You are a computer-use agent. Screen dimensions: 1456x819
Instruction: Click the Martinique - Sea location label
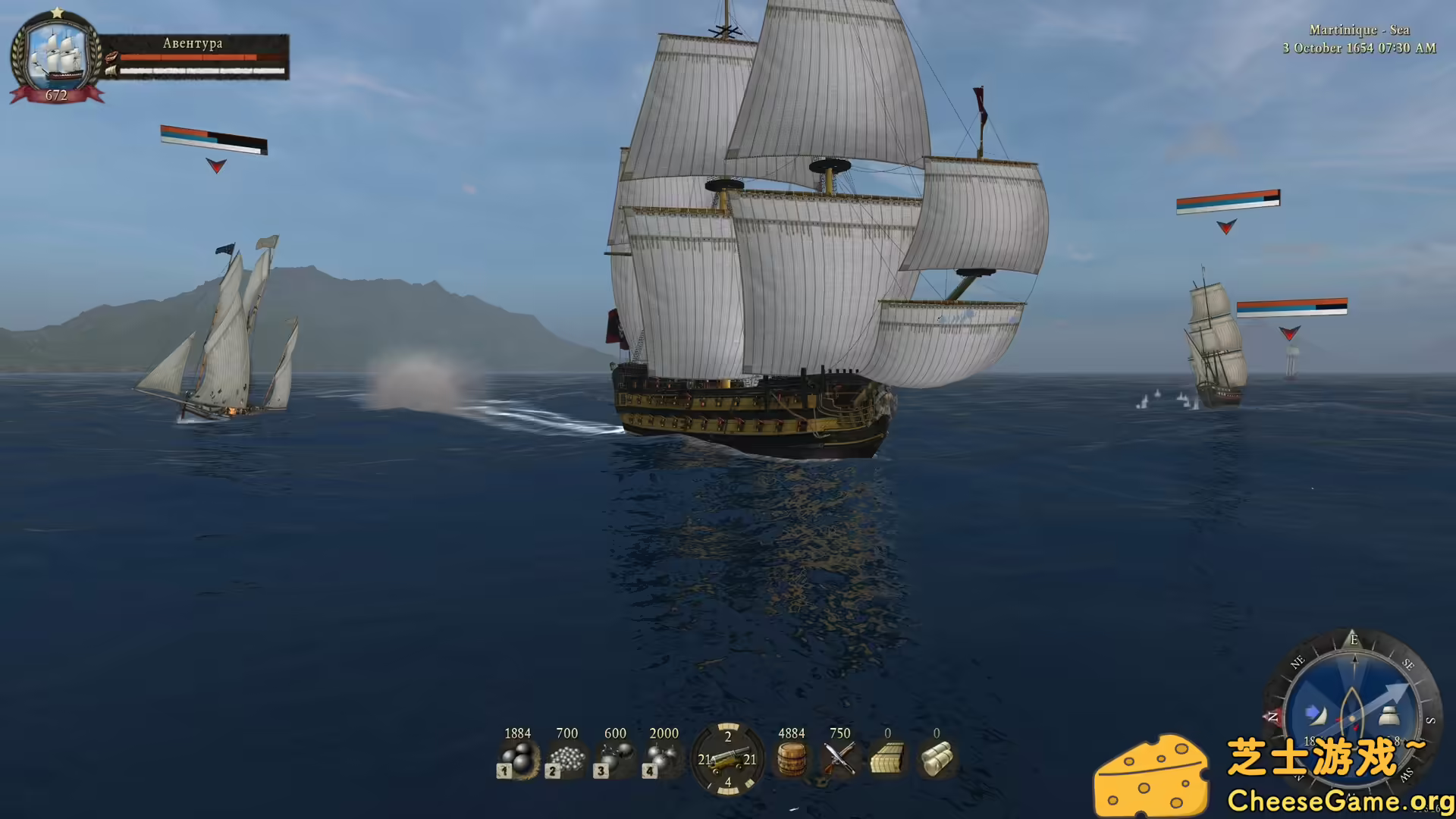[x=1358, y=30]
